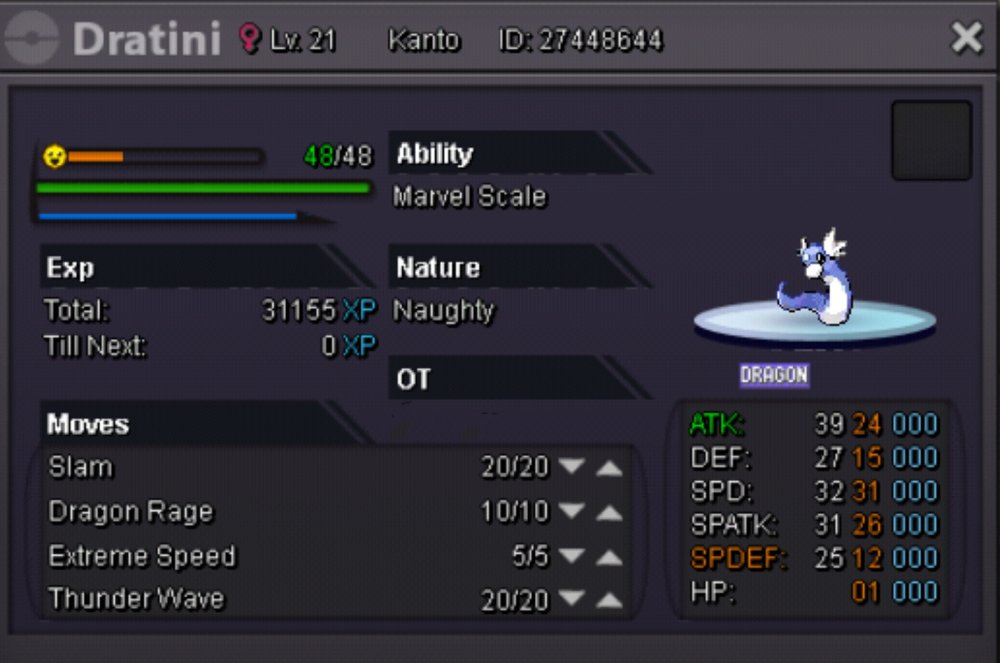This screenshot has width=1000, height=663.
Task: Choose the Extreme Speed move row
Action: 142,556
